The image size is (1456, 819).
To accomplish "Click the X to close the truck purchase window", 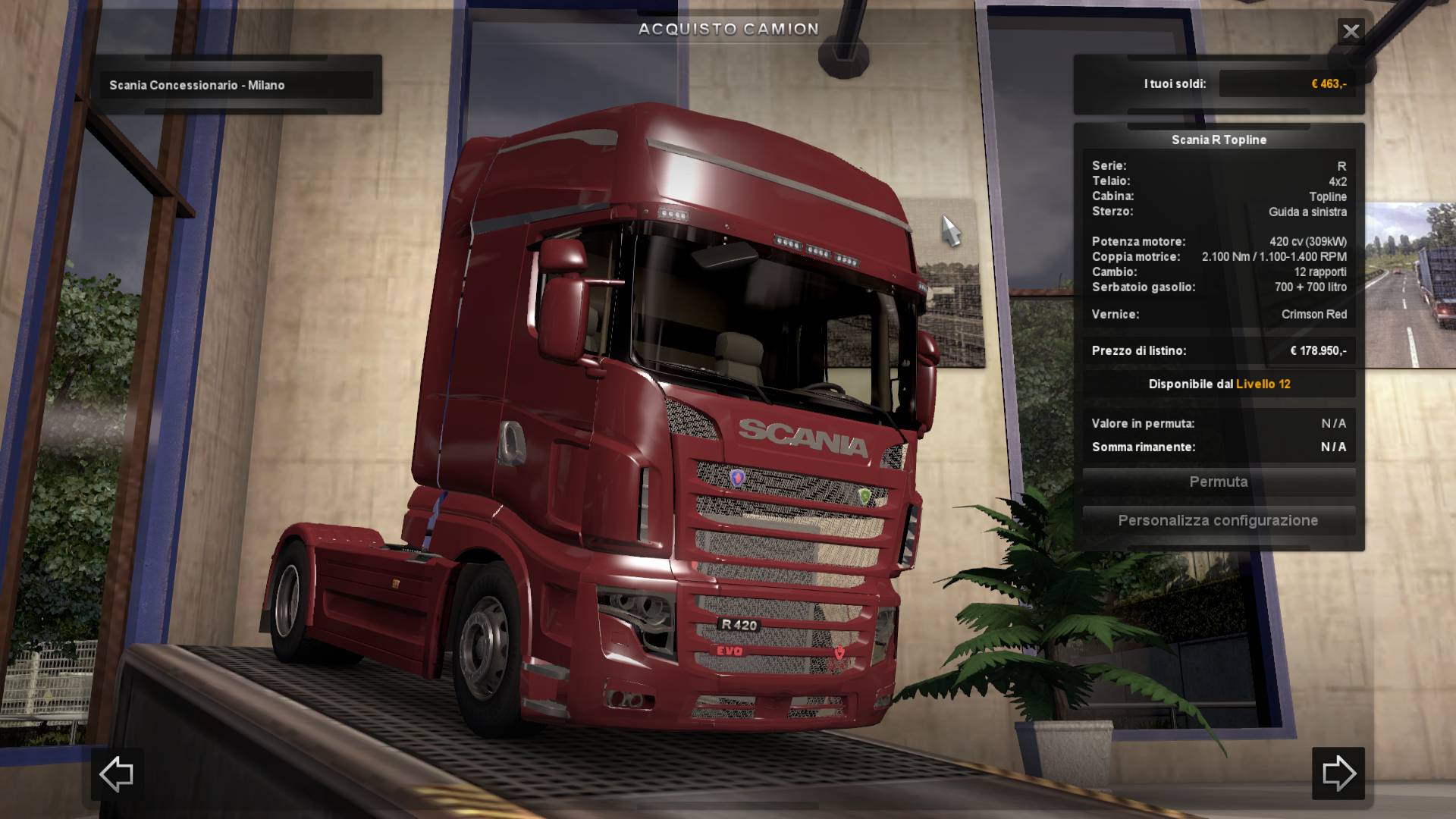I will [1351, 31].
